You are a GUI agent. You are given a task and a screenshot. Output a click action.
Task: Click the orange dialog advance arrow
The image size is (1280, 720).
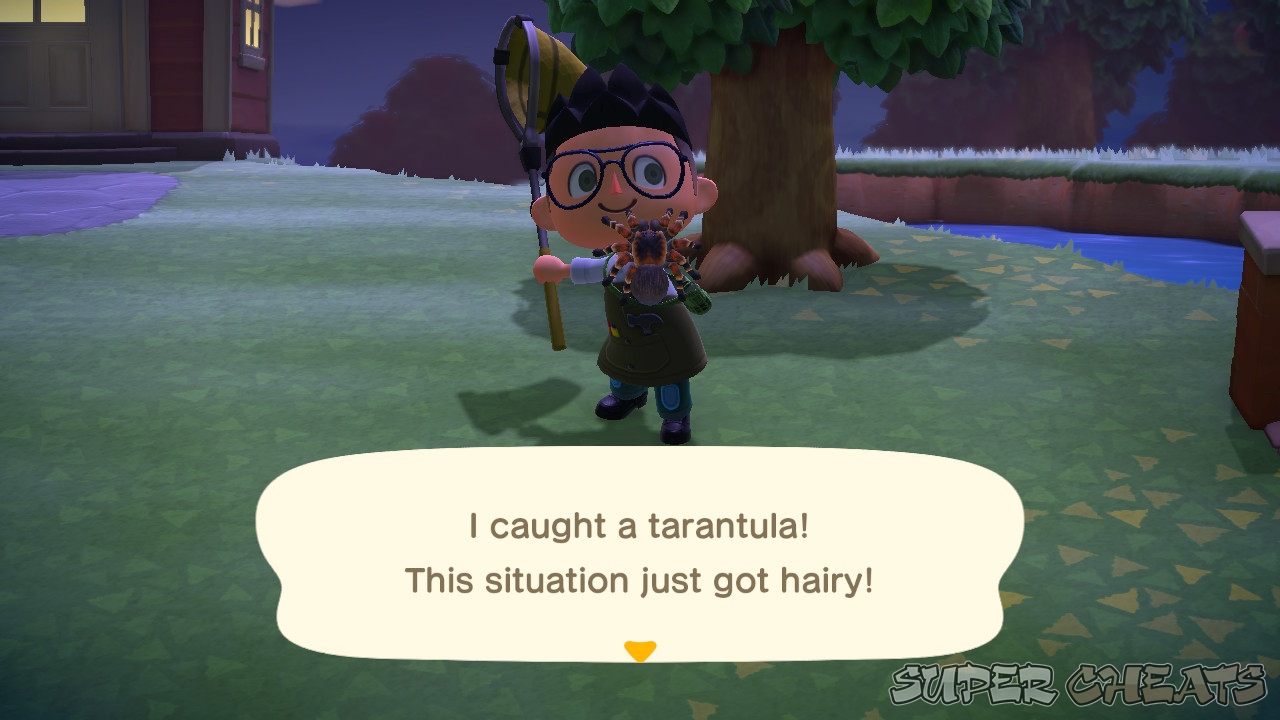pos(639,649)
